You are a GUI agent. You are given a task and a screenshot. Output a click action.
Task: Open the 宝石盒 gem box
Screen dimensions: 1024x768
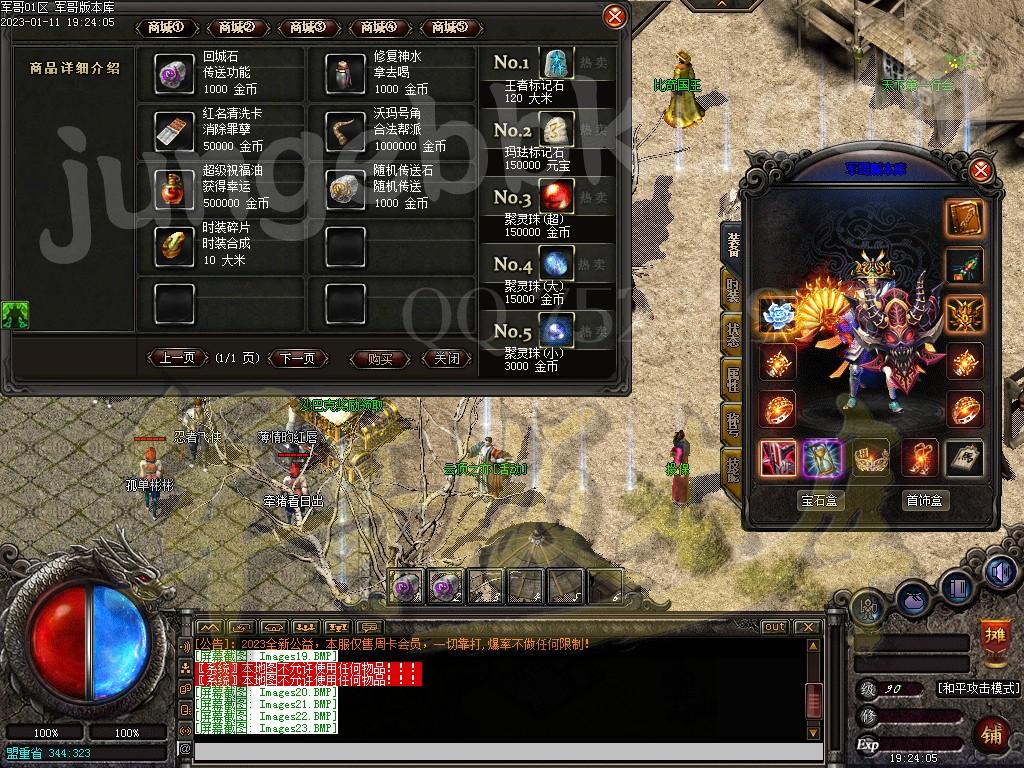[x=818, y=500]
